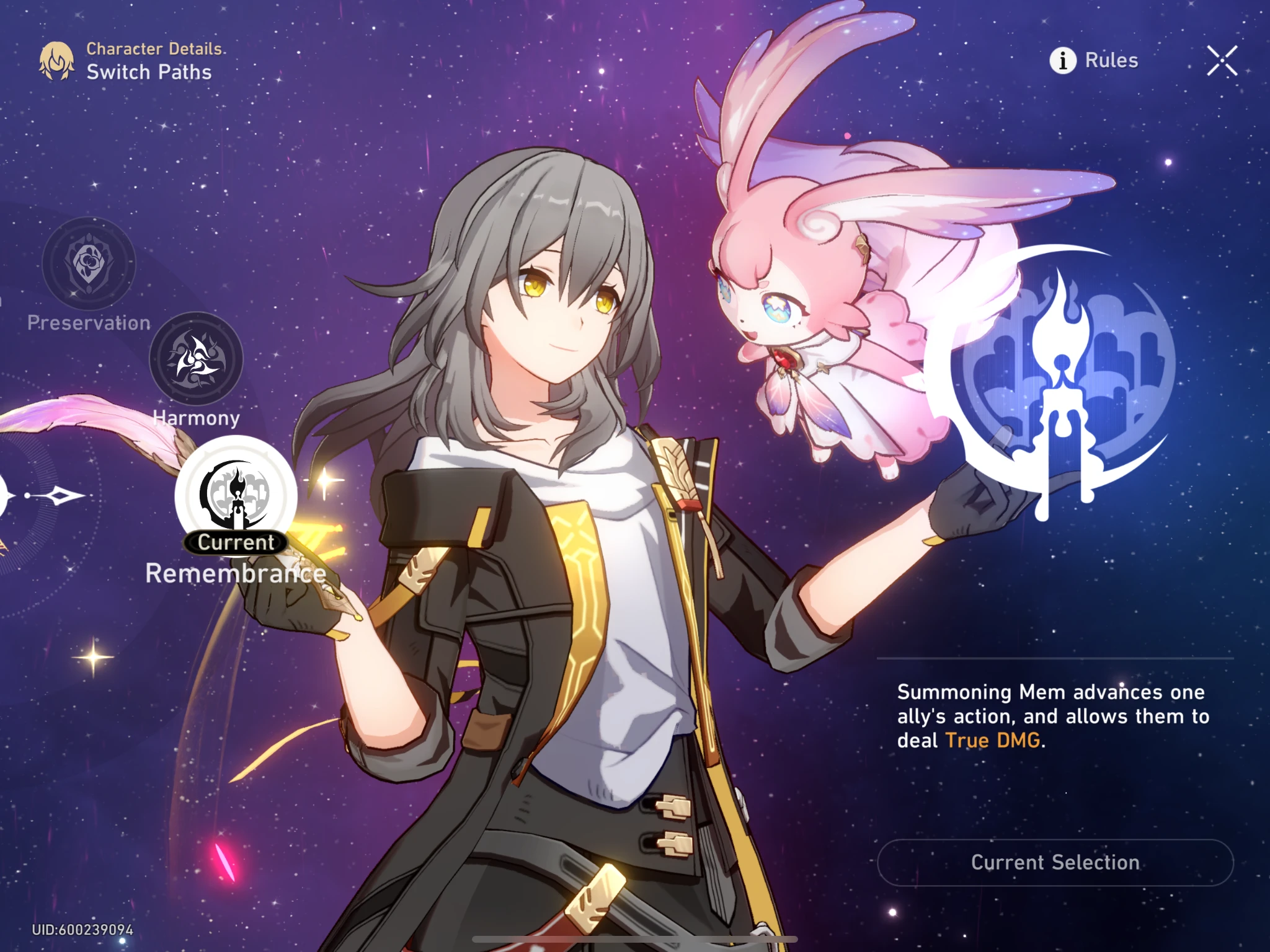This screenshot has height=952, width=1270.
Task: Click the Current badge under Remembrance
Action: (x=234, y=542)
